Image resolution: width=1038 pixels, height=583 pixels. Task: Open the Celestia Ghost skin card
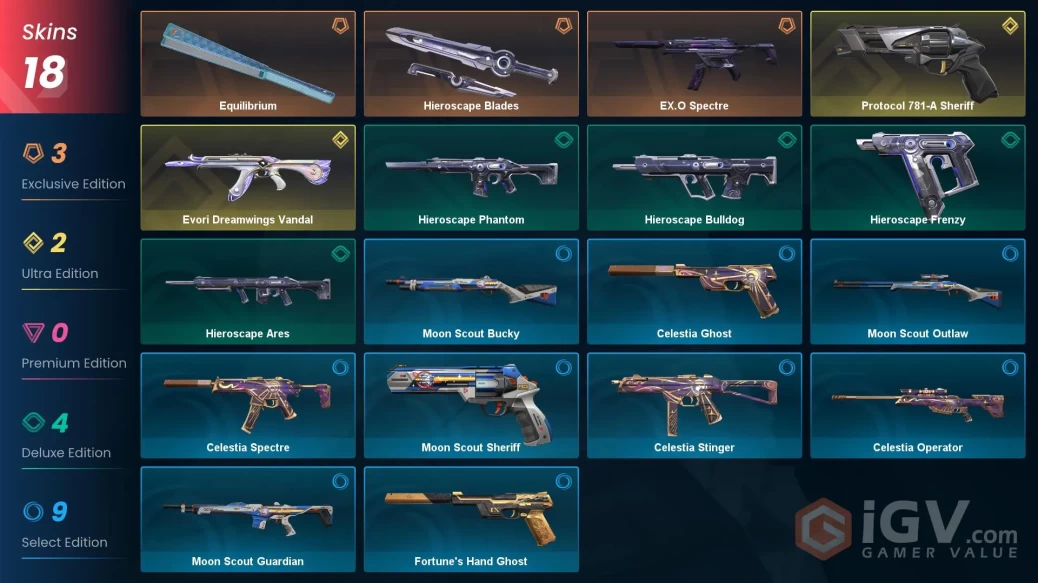pyautogui.click(x=694, y=292)
